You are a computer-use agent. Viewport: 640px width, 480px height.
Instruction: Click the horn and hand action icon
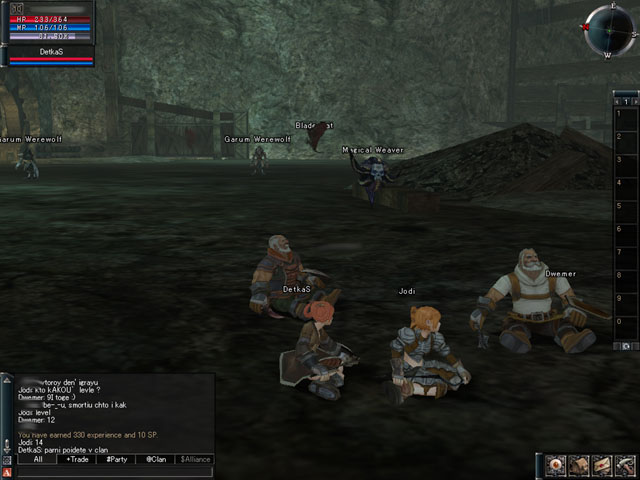point(625,465)
